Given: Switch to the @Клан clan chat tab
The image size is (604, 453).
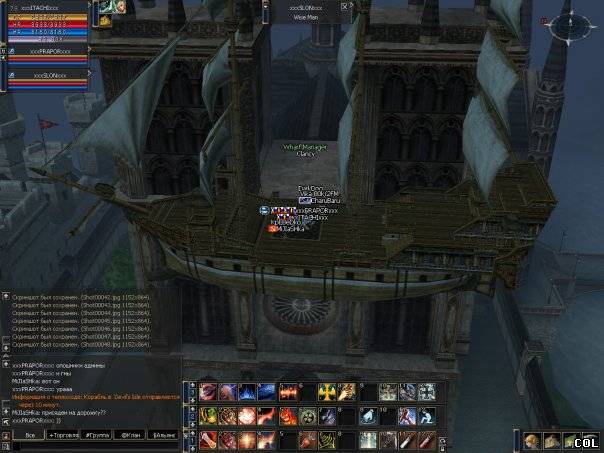Looking at the screenshot, I should (x=130, y=436).
